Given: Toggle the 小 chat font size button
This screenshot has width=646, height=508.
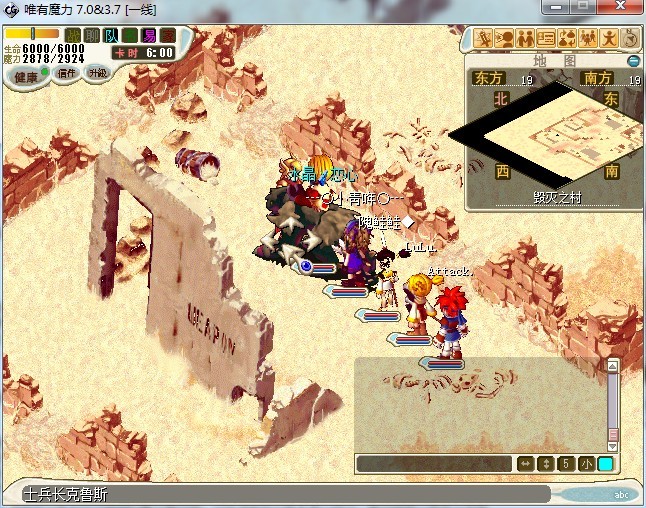Looking at the screenshot, I should [585, 464].
